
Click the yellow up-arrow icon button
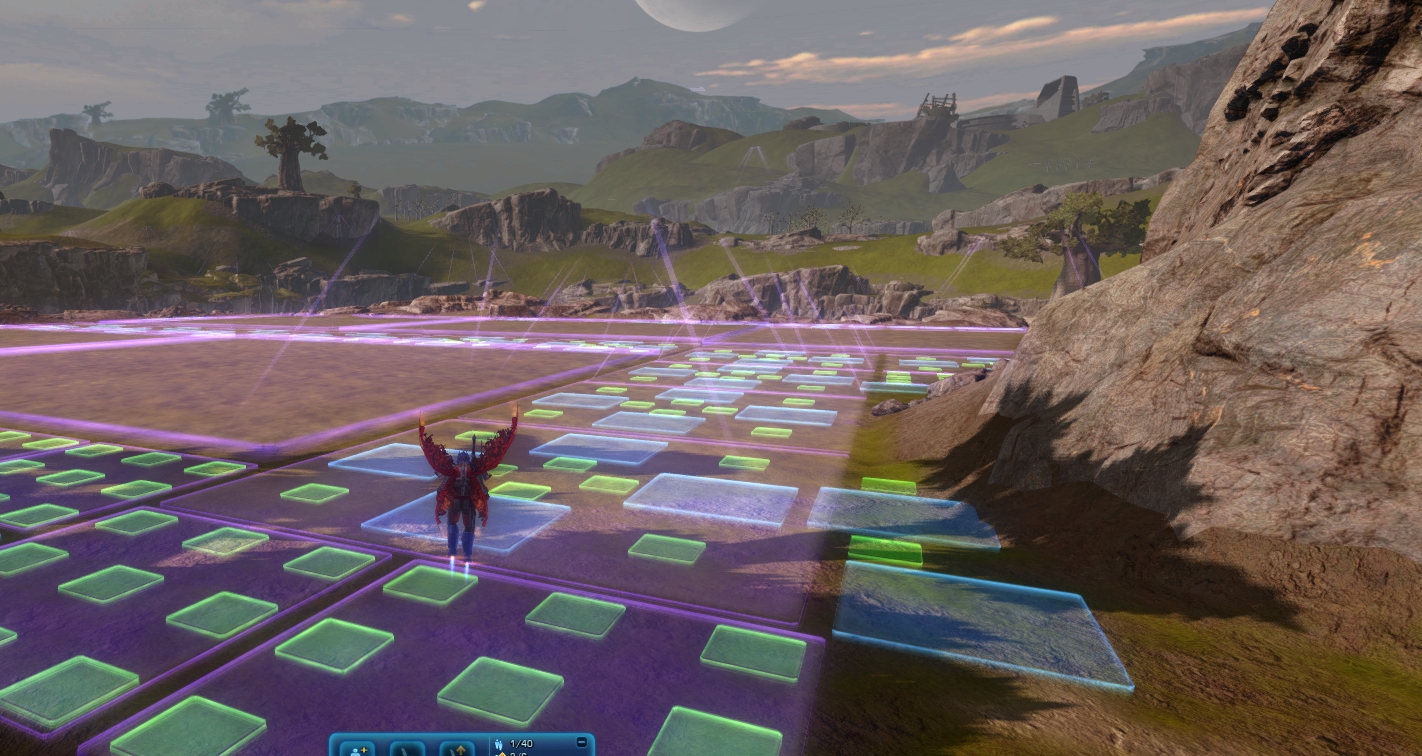[x=458, y=748]
